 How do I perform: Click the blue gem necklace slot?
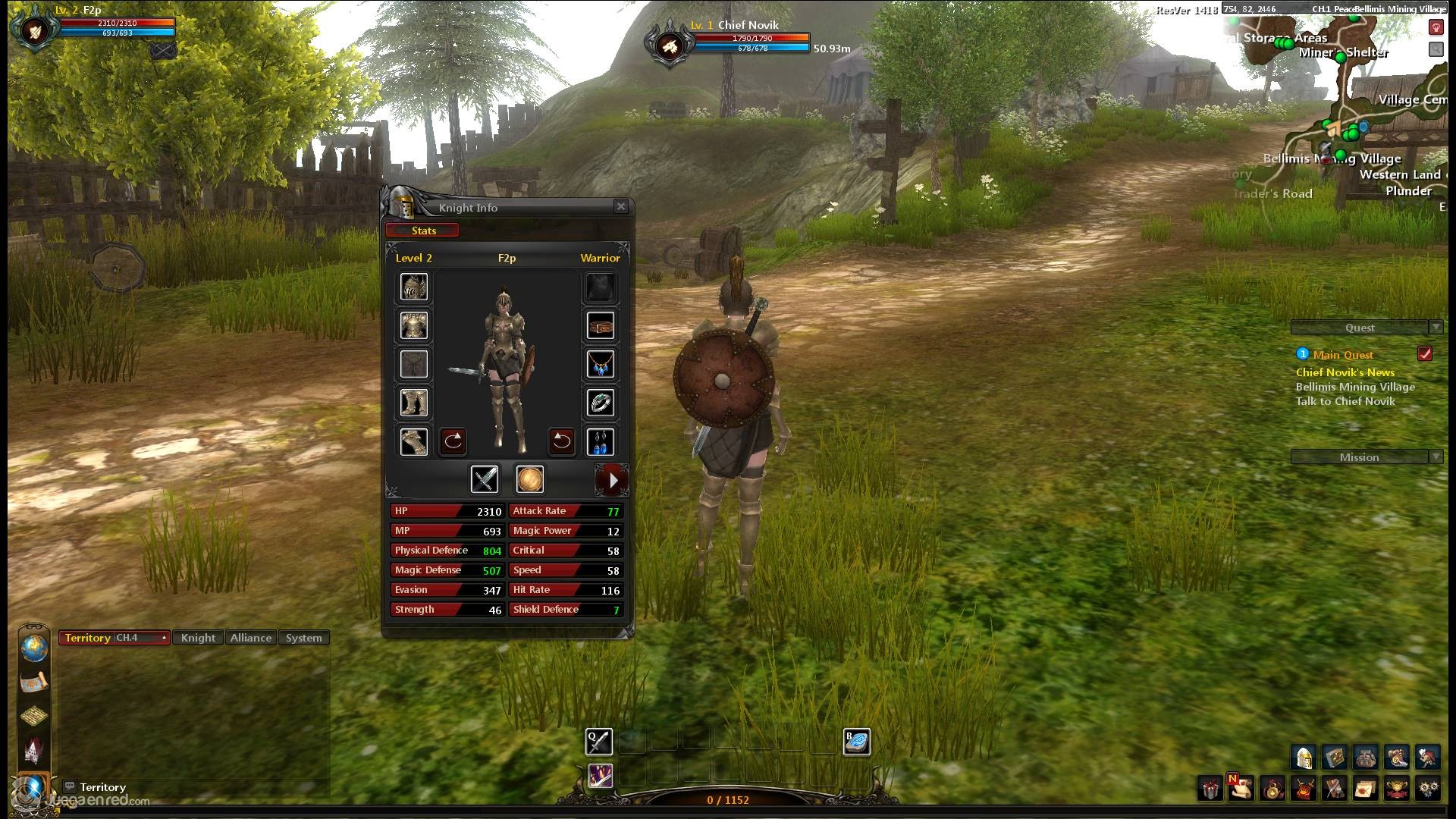pos(600,365)
